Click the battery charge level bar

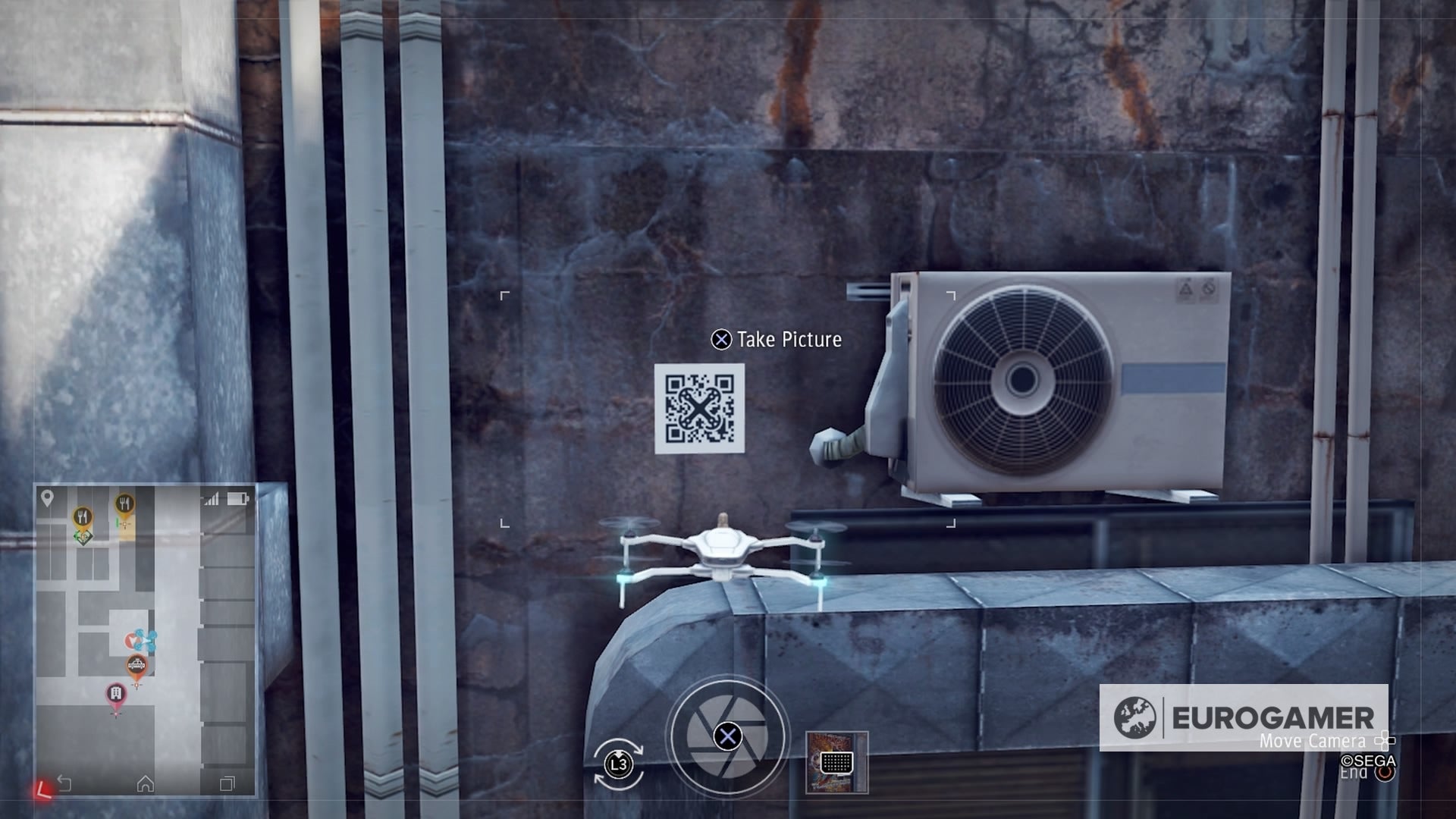[x=234, y=499]
